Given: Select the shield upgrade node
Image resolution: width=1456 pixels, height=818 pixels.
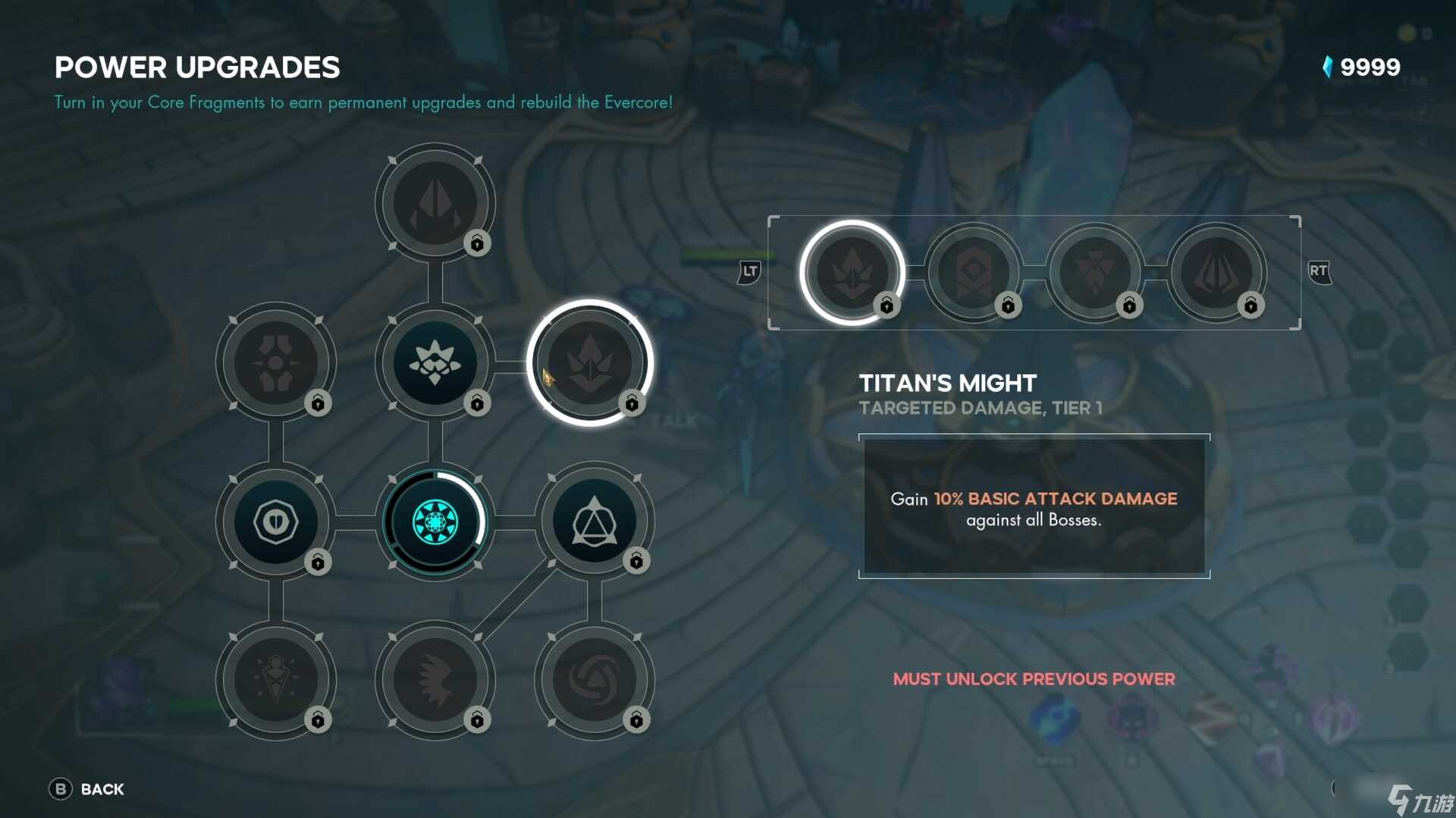Looking at the screenshot, I should point(275,522).
